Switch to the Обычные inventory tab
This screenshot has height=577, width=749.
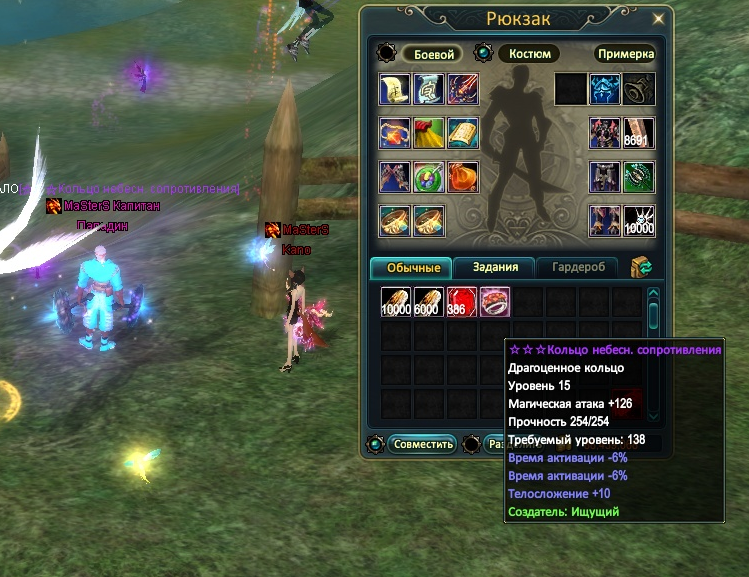pyautogui.click(x=411, y=268)
